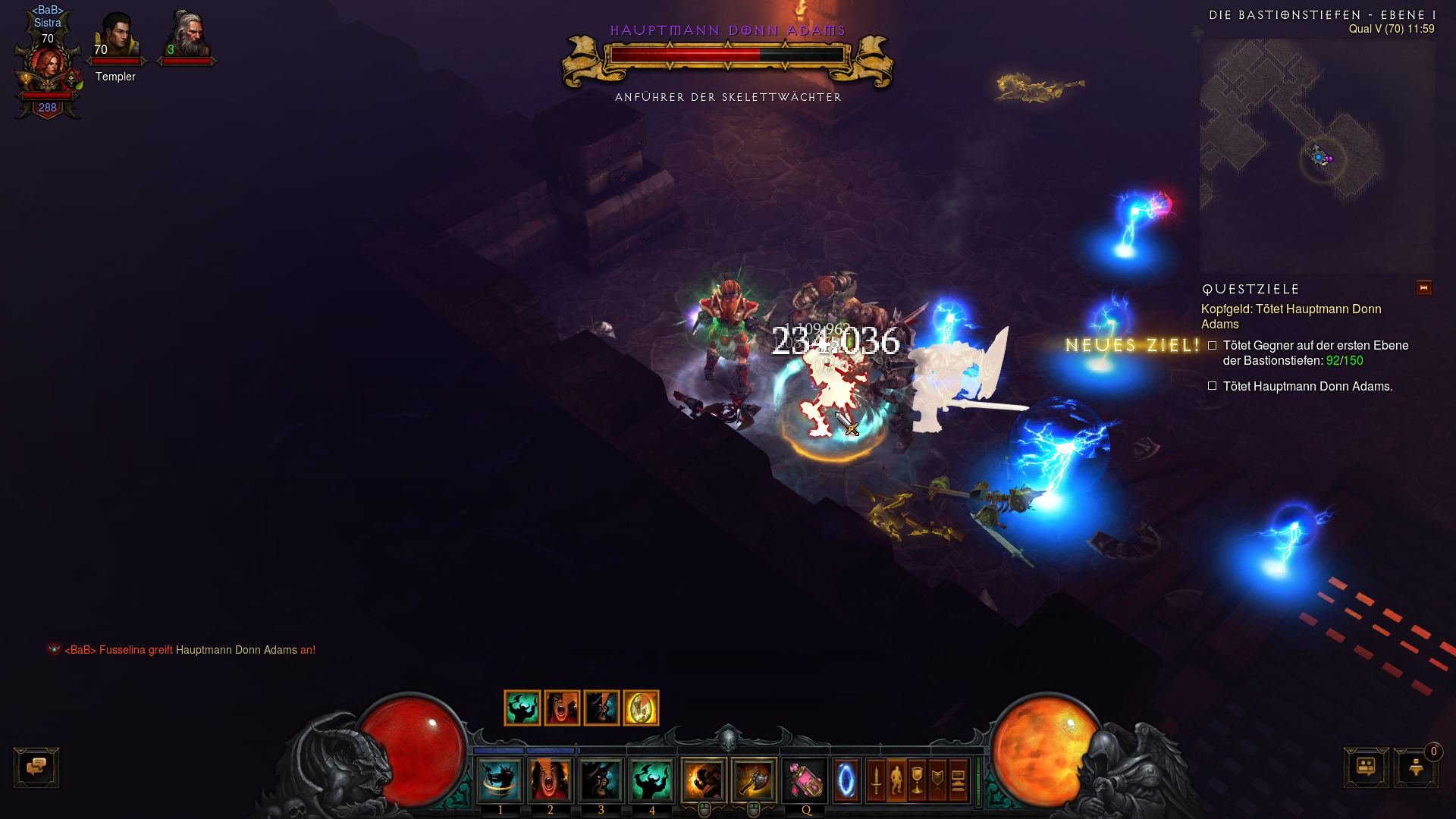Image resolution: width=1456 pixels, height=819 pixels.
Task: Activate the Whirlwind skill in slot 1
Action: [500, 780]
